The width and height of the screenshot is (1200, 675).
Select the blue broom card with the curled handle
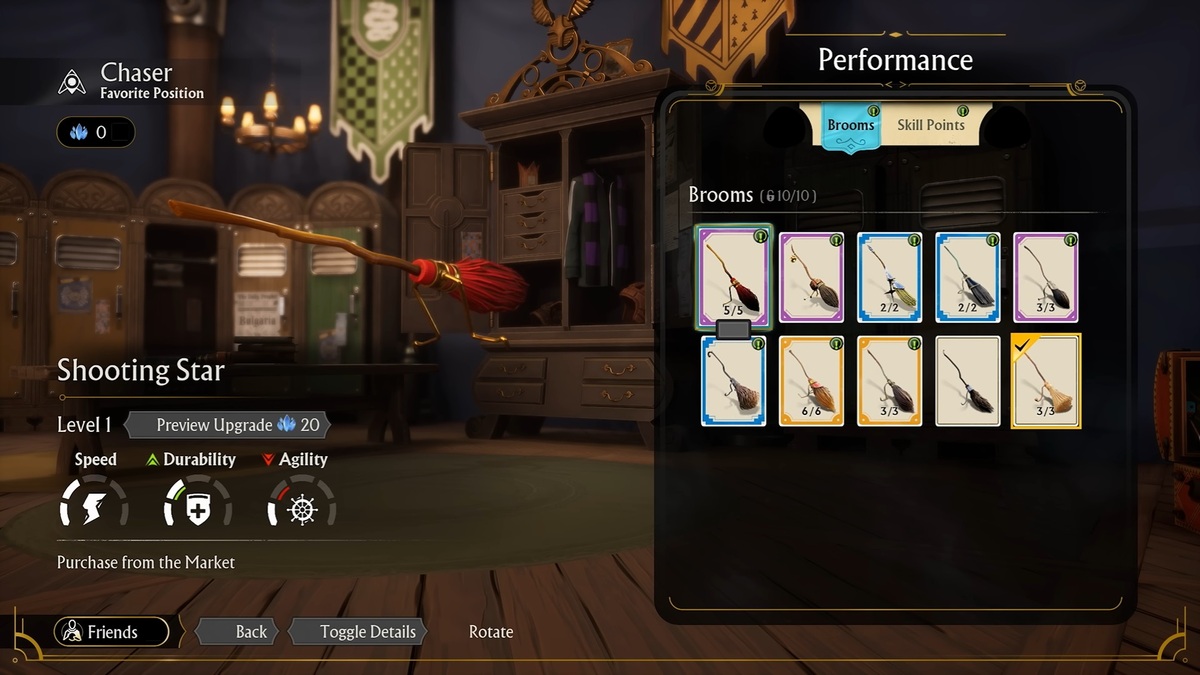(x=733, y=381)
